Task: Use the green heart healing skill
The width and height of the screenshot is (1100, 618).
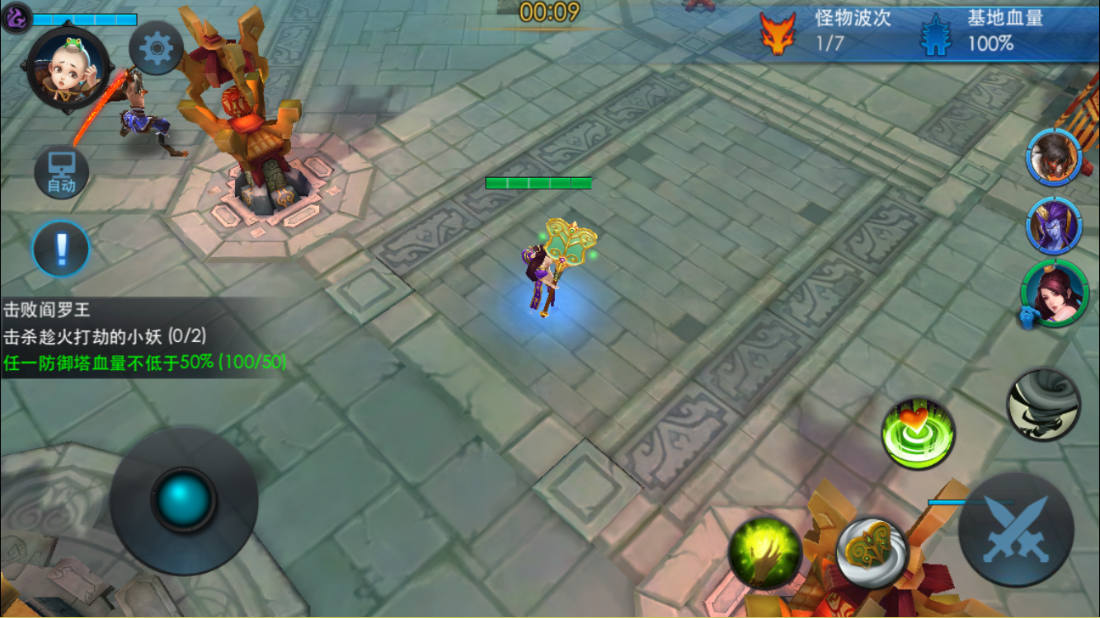Action: point(918,433)
